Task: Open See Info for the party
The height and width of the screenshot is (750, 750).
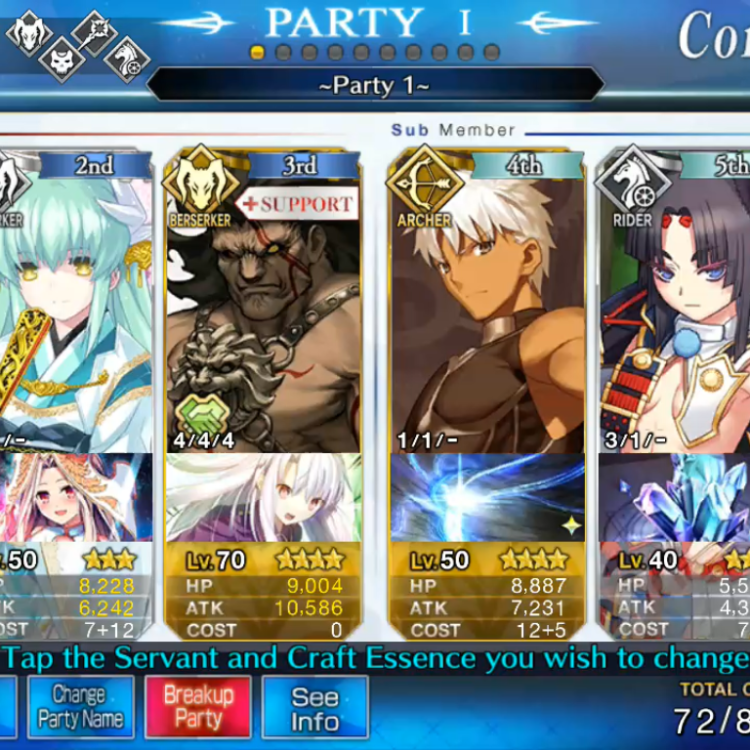Action: [315, 708]
